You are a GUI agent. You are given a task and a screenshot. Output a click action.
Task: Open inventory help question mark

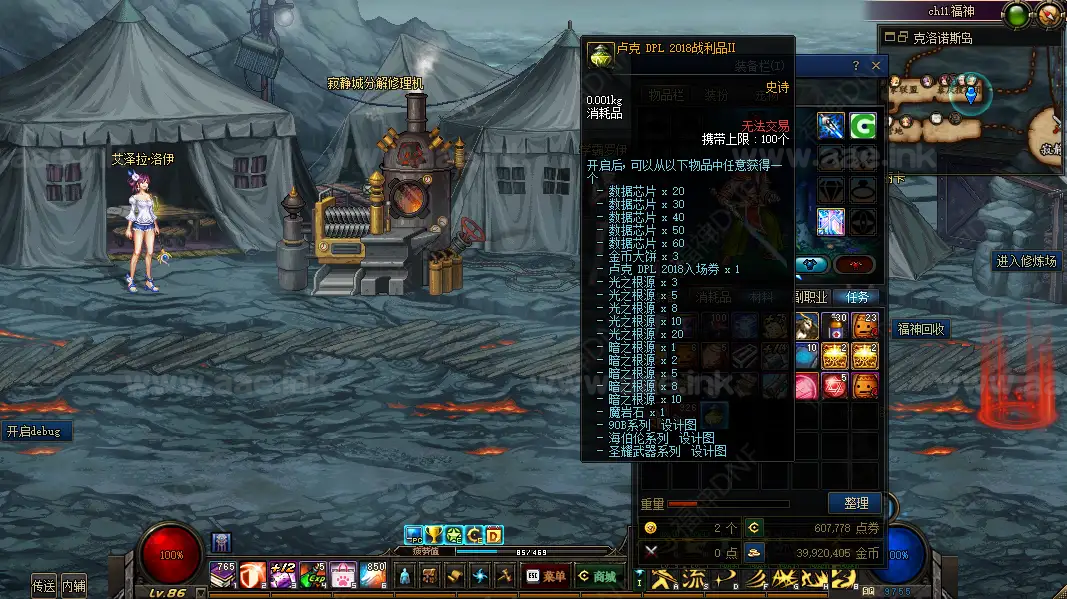[x=855, y=66]
